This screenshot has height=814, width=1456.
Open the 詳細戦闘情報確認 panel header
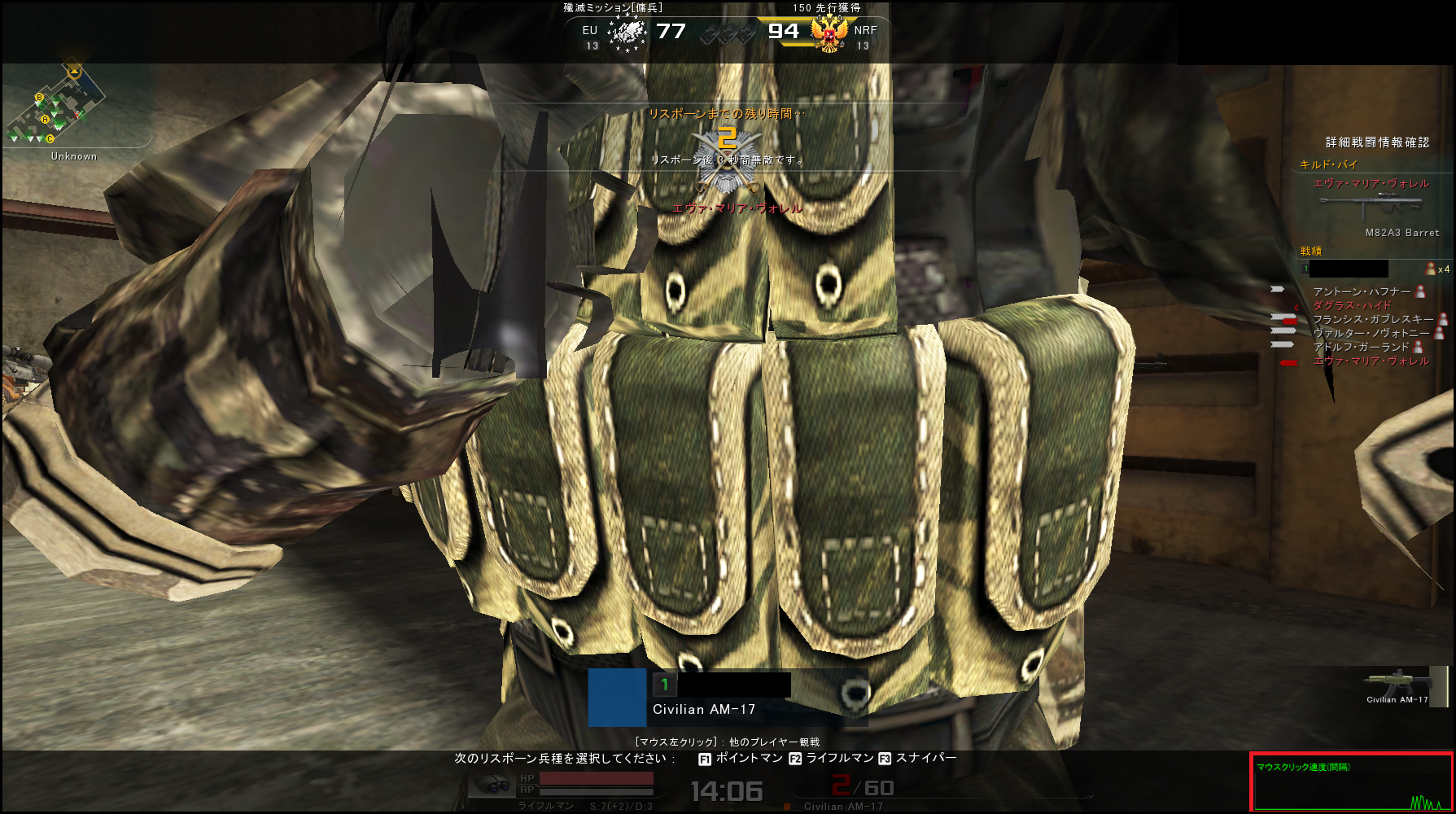[1377, 142]
